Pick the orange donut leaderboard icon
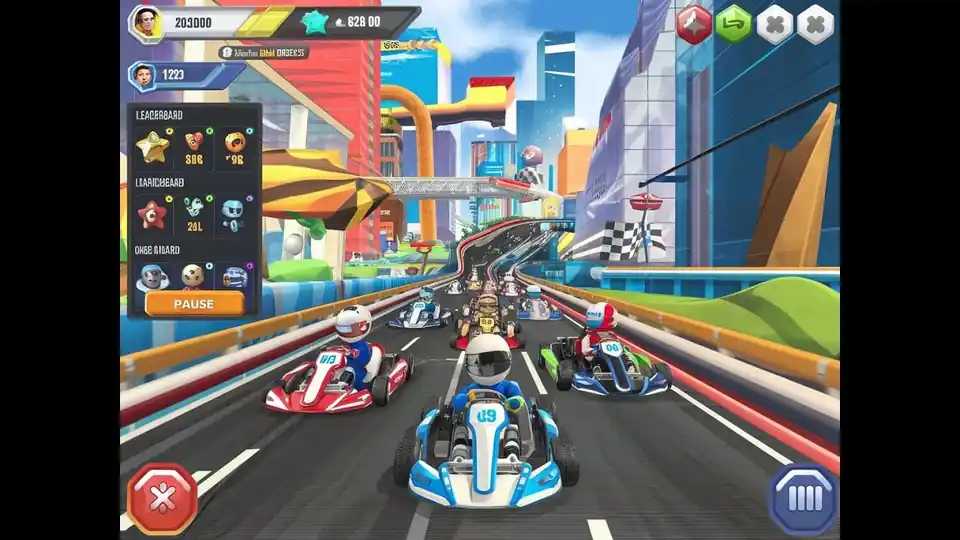This screenshot has width=960, height=540. tap(235, 142)
